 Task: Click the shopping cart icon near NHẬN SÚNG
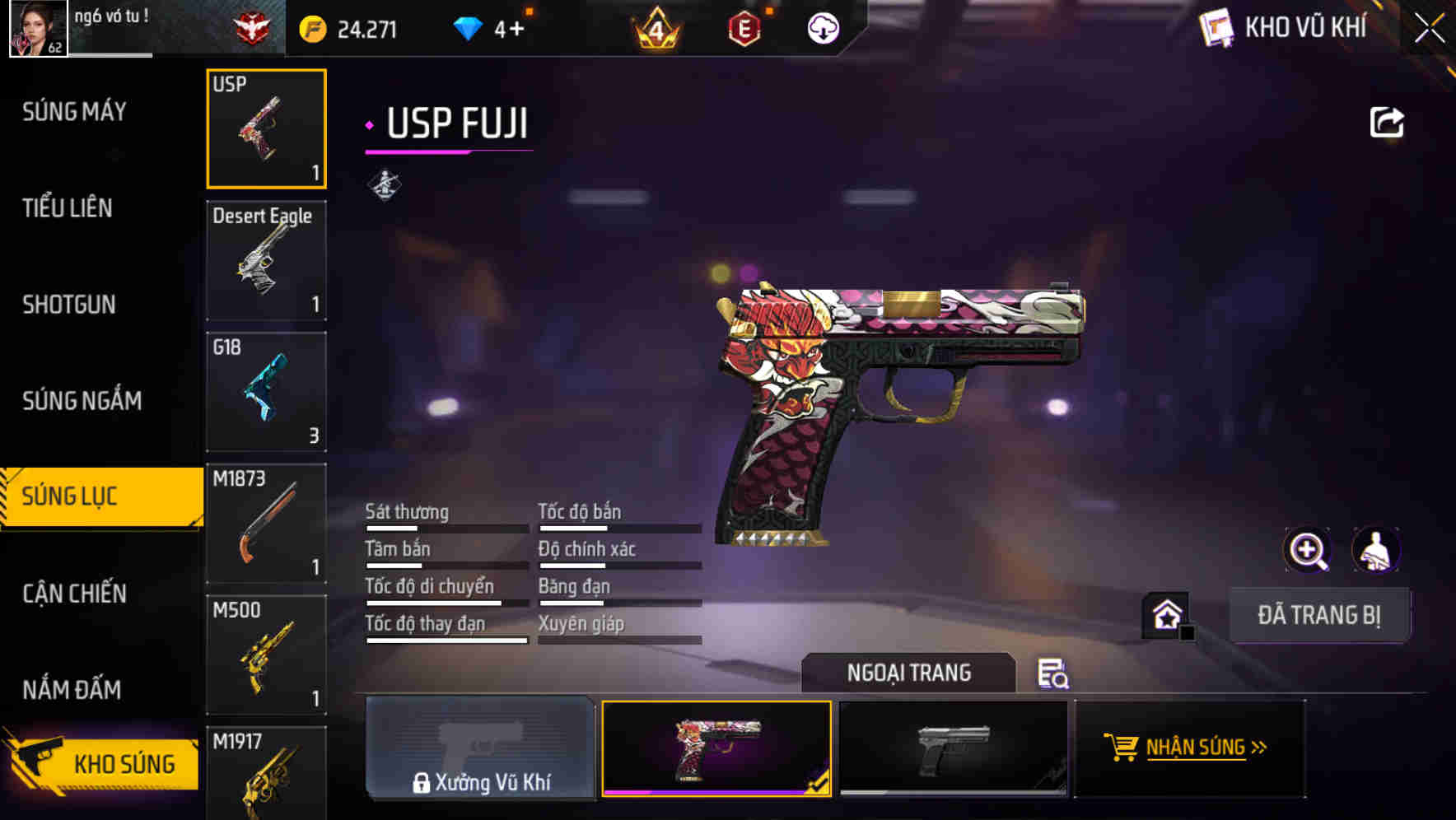click(1122, 748)
